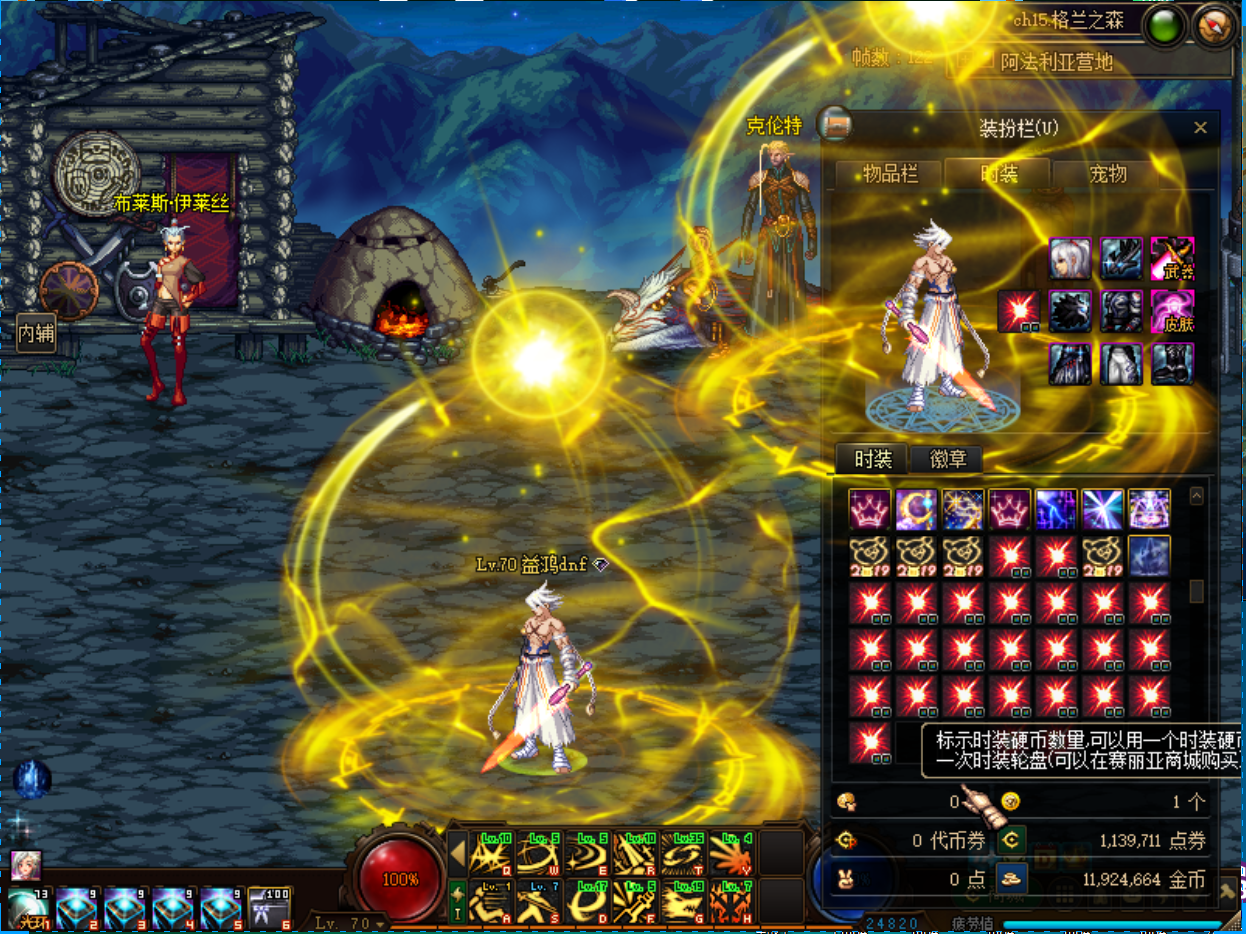Click the 内辅 side button
Screen dimensions: 1246x934
pyautogui.click(x=36, y=334)
